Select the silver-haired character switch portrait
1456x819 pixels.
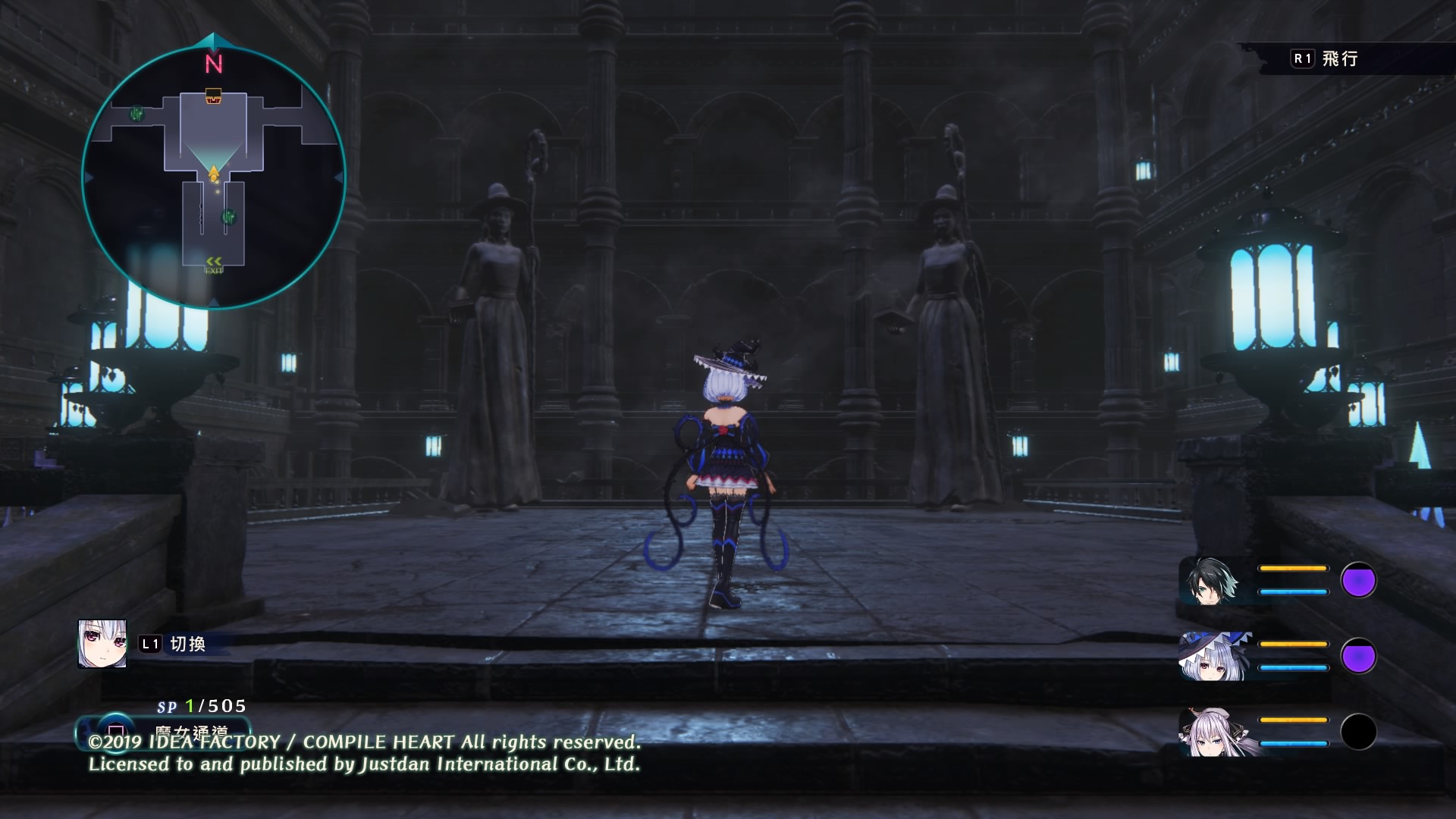click(x=102, y=644)
